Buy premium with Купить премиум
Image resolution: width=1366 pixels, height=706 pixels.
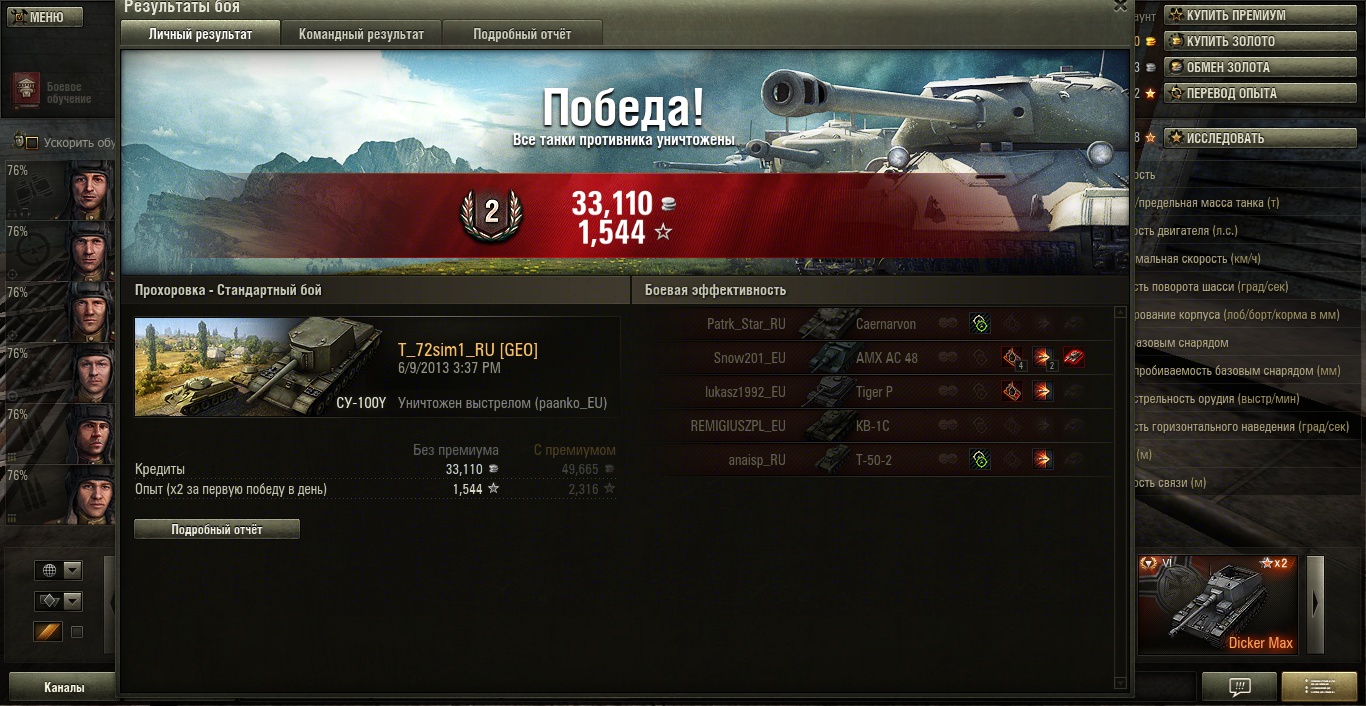1237,16
